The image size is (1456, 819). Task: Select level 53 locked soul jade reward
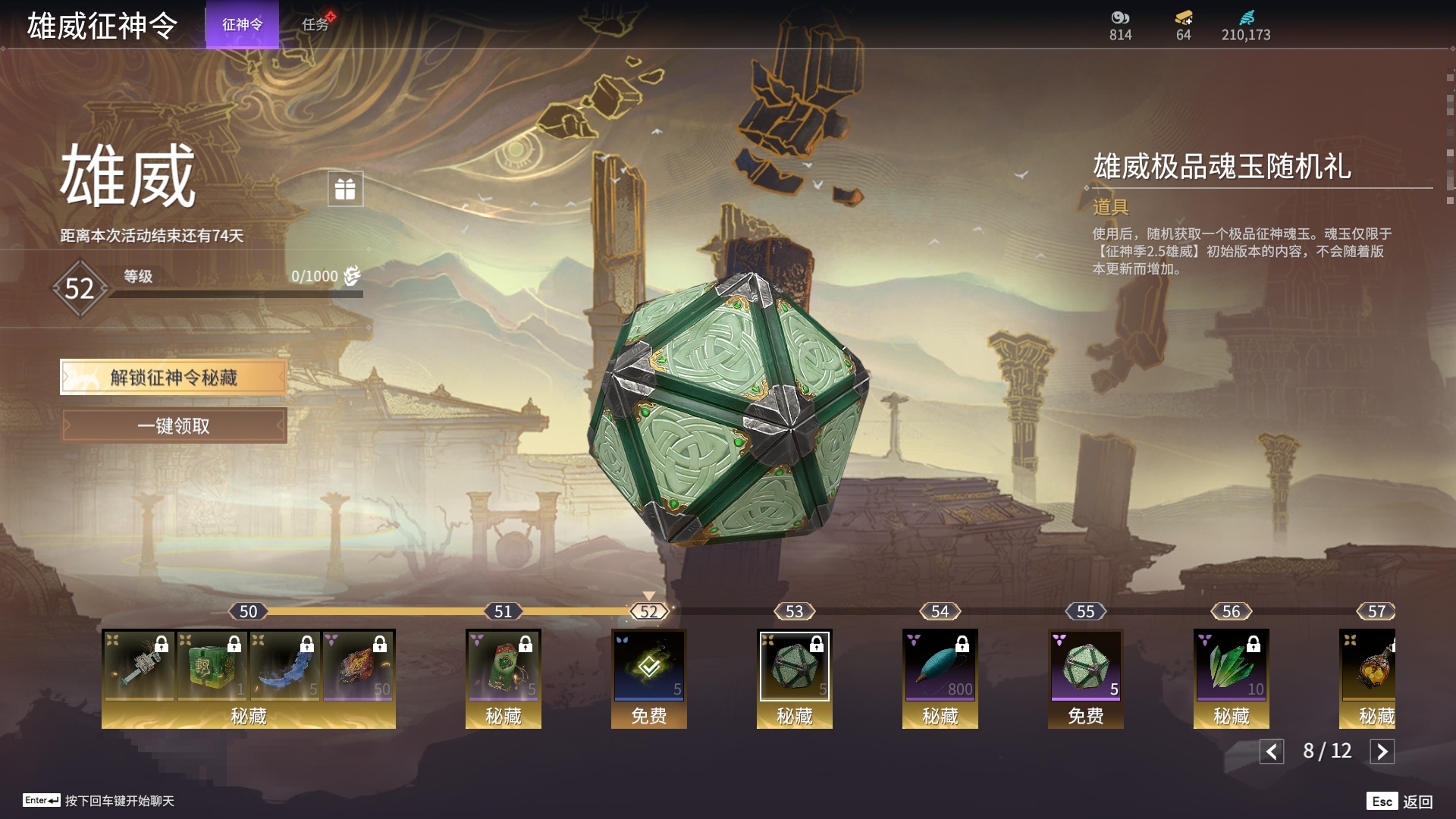[x=794, y=667]
